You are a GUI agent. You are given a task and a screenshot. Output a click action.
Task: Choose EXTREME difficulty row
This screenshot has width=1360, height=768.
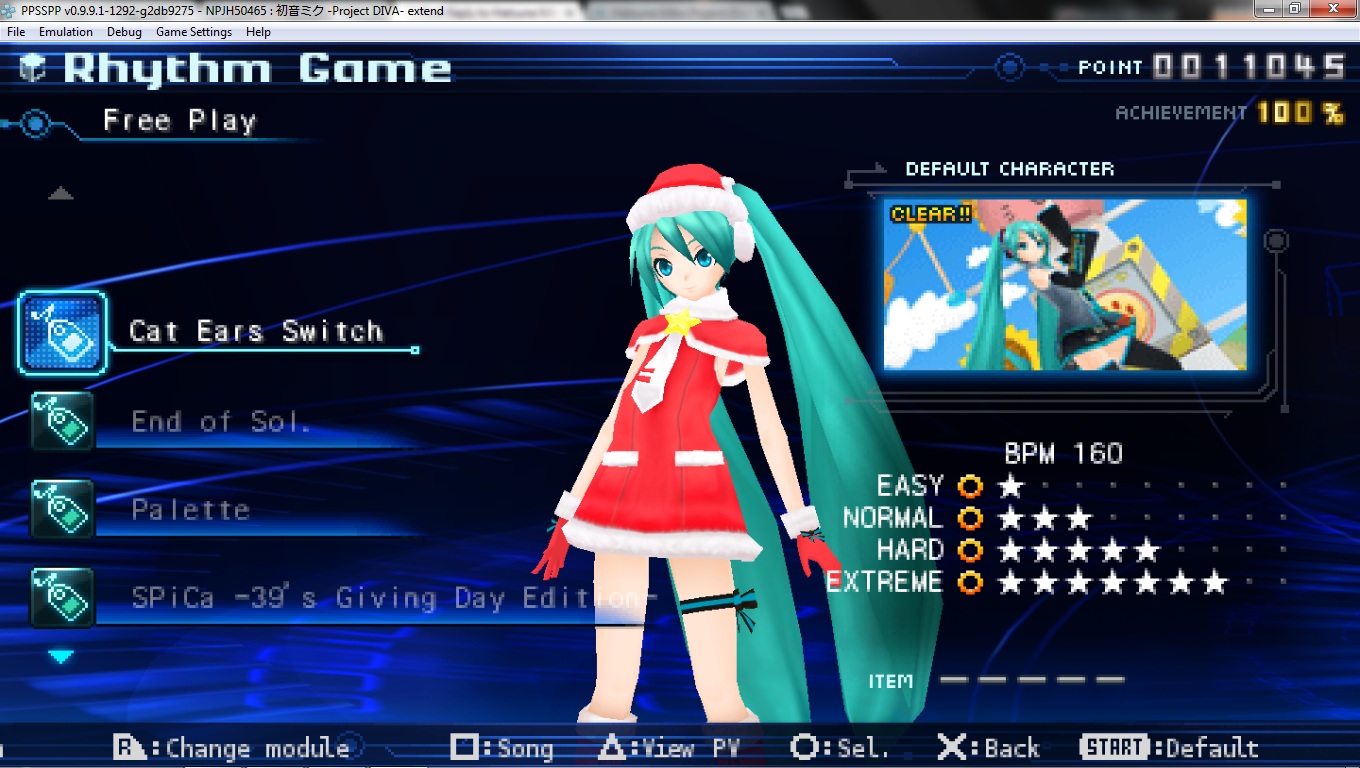tap(885, 583)
